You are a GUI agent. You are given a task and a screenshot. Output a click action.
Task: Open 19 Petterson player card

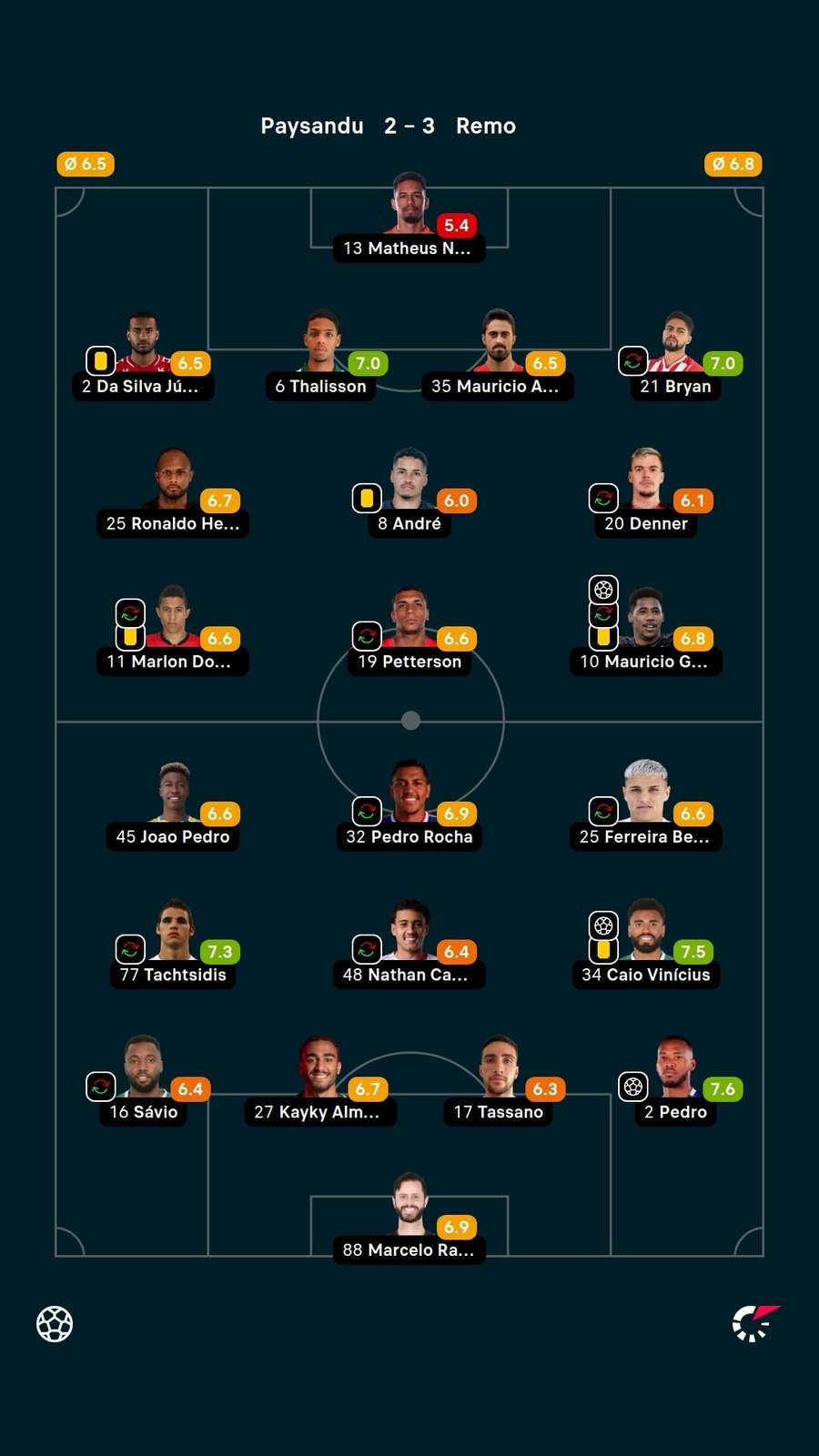(409, 632)
